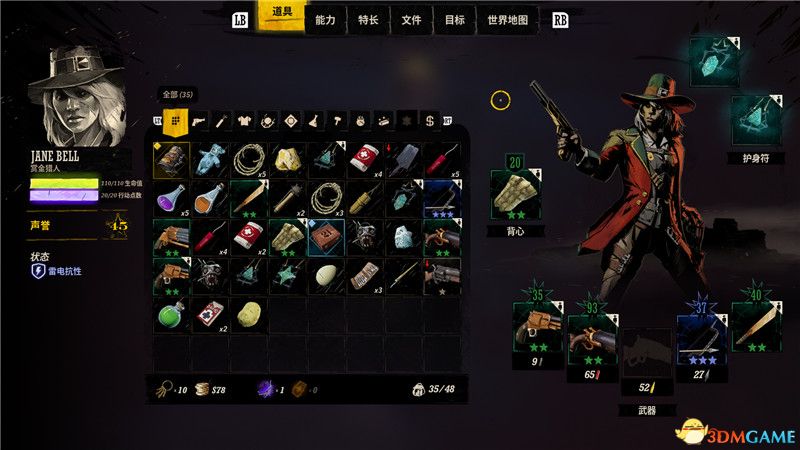Select the 文件 (Documents) tab
This screenshot has width=800, height=450.
point(411,19)
